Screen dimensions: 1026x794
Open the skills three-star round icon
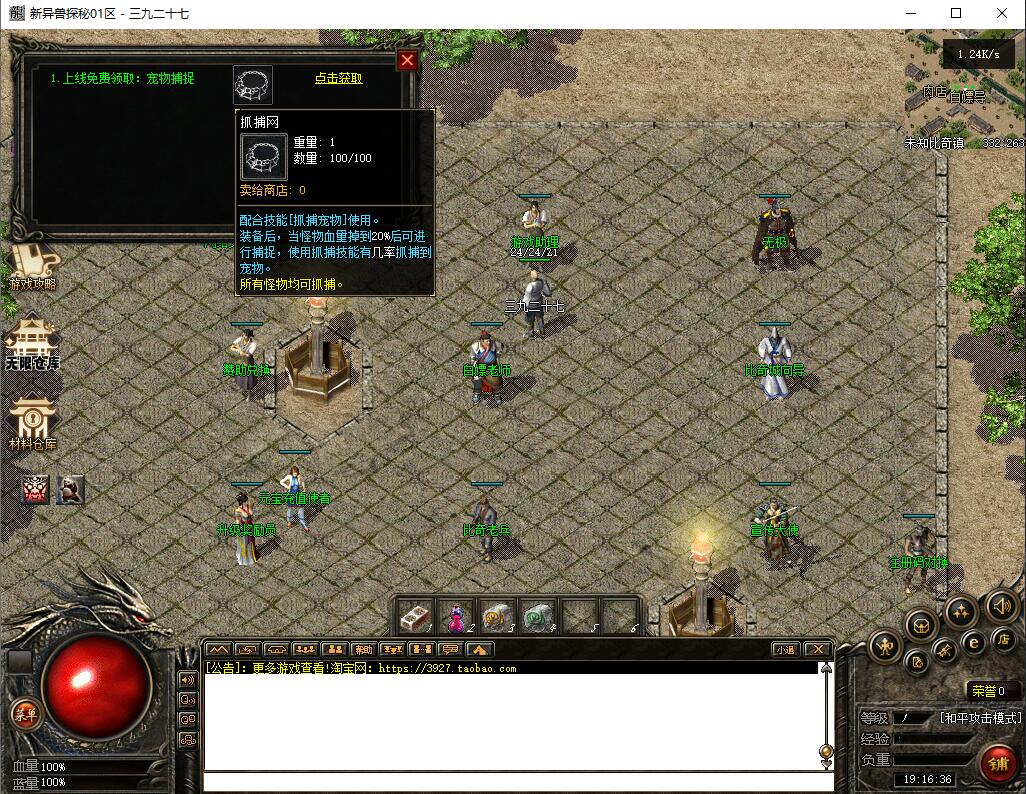pos(960,612)
